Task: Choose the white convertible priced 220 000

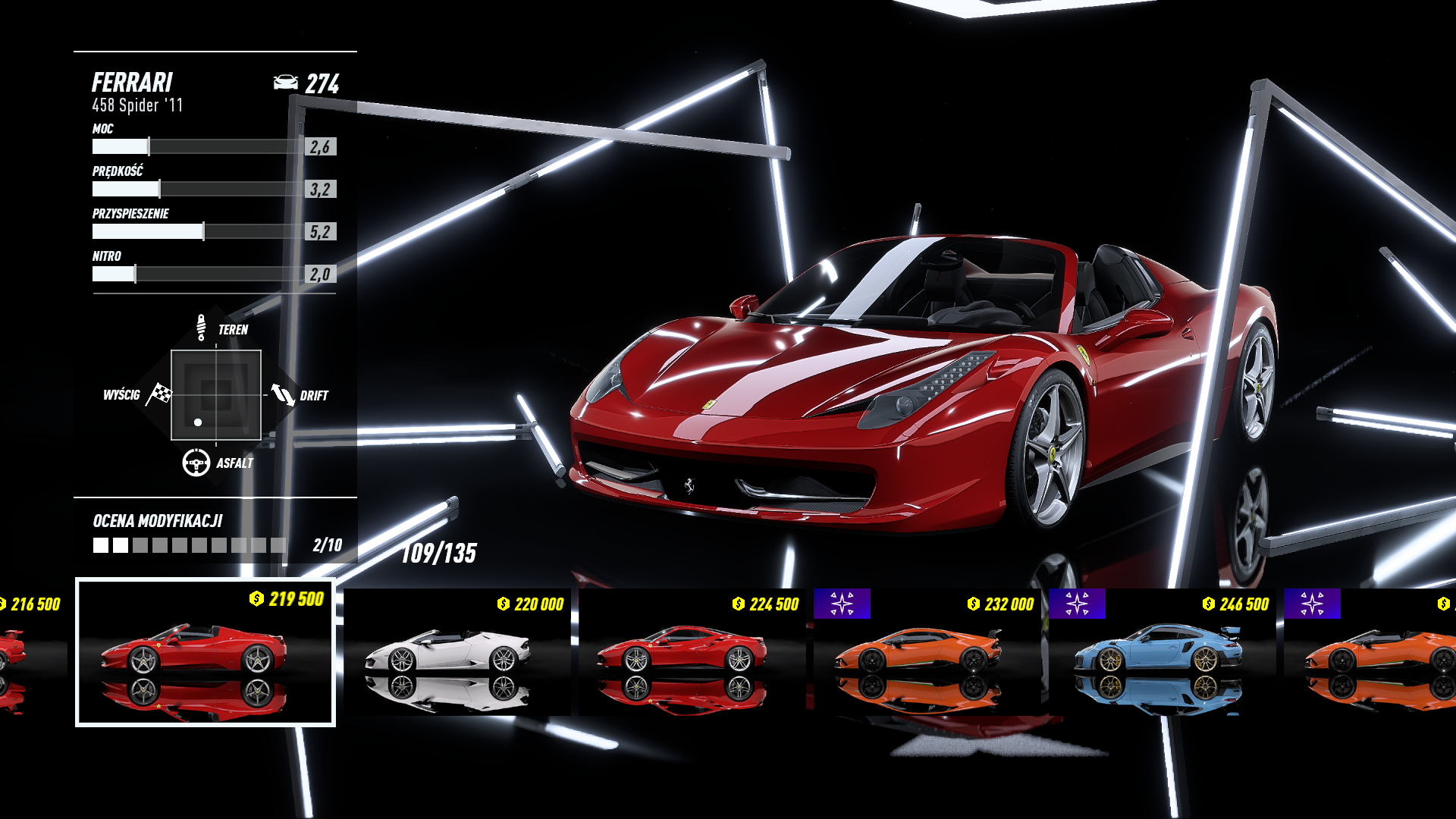Action: (x=457, y=652)
